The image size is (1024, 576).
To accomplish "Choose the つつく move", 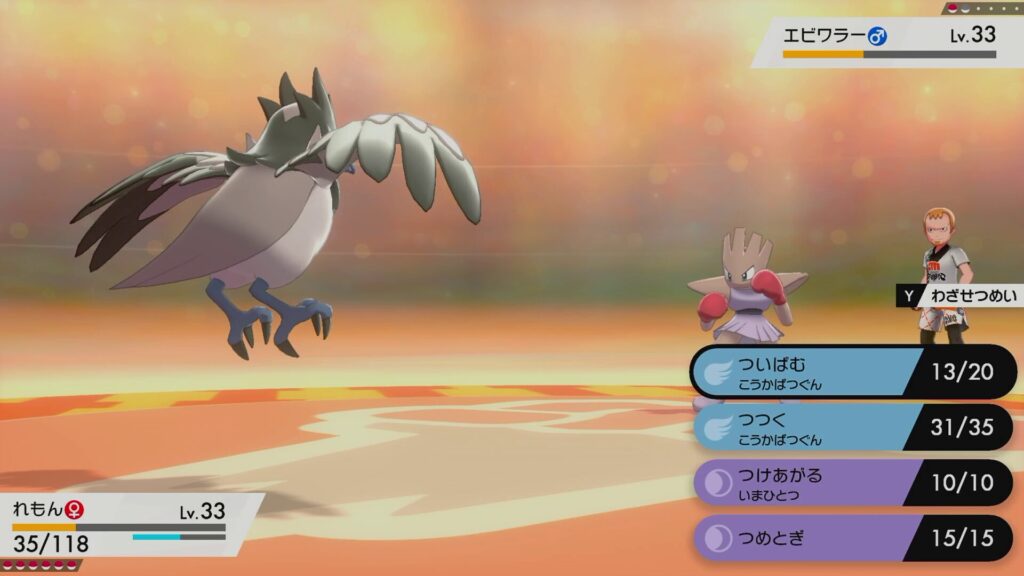I will [850, 428].
